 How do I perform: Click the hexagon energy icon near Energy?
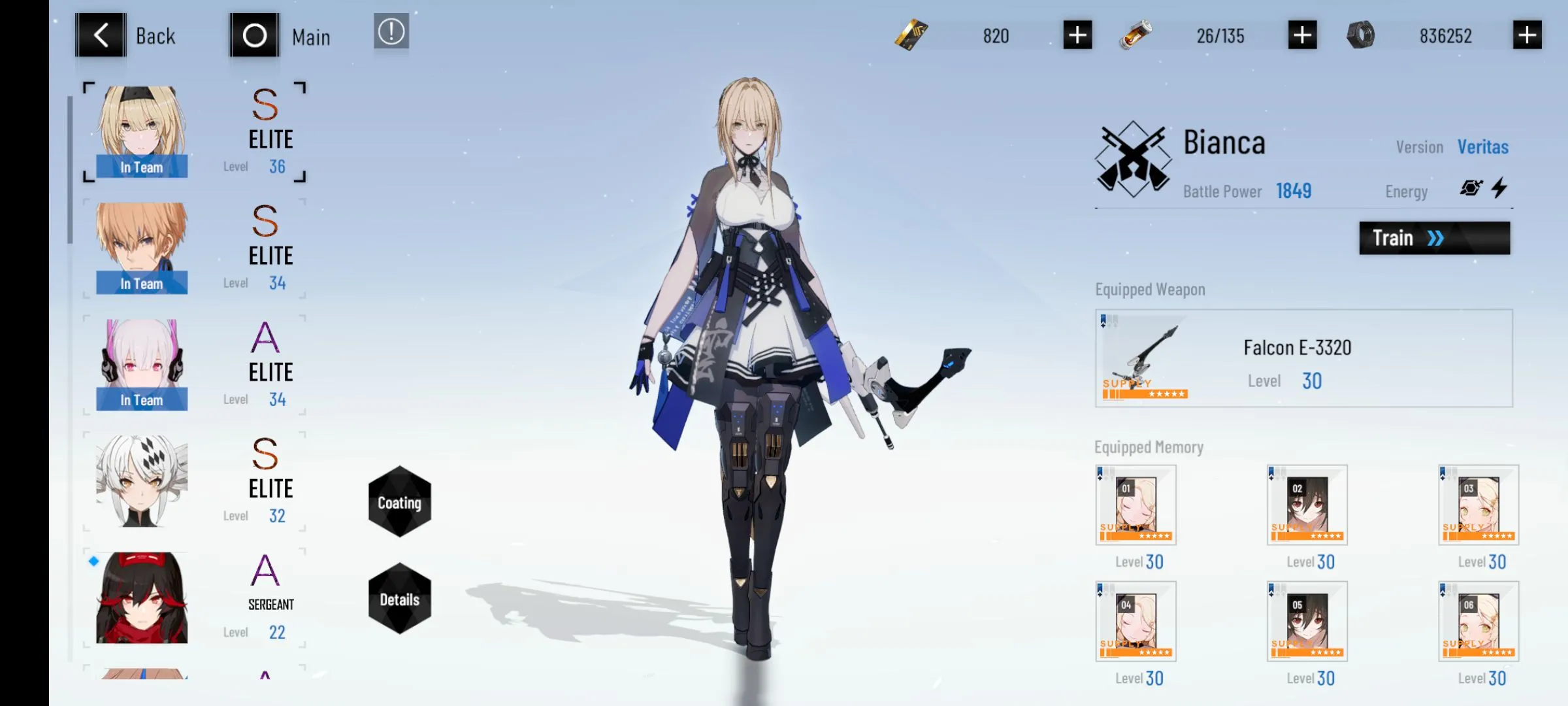(x=1472, y=189)
